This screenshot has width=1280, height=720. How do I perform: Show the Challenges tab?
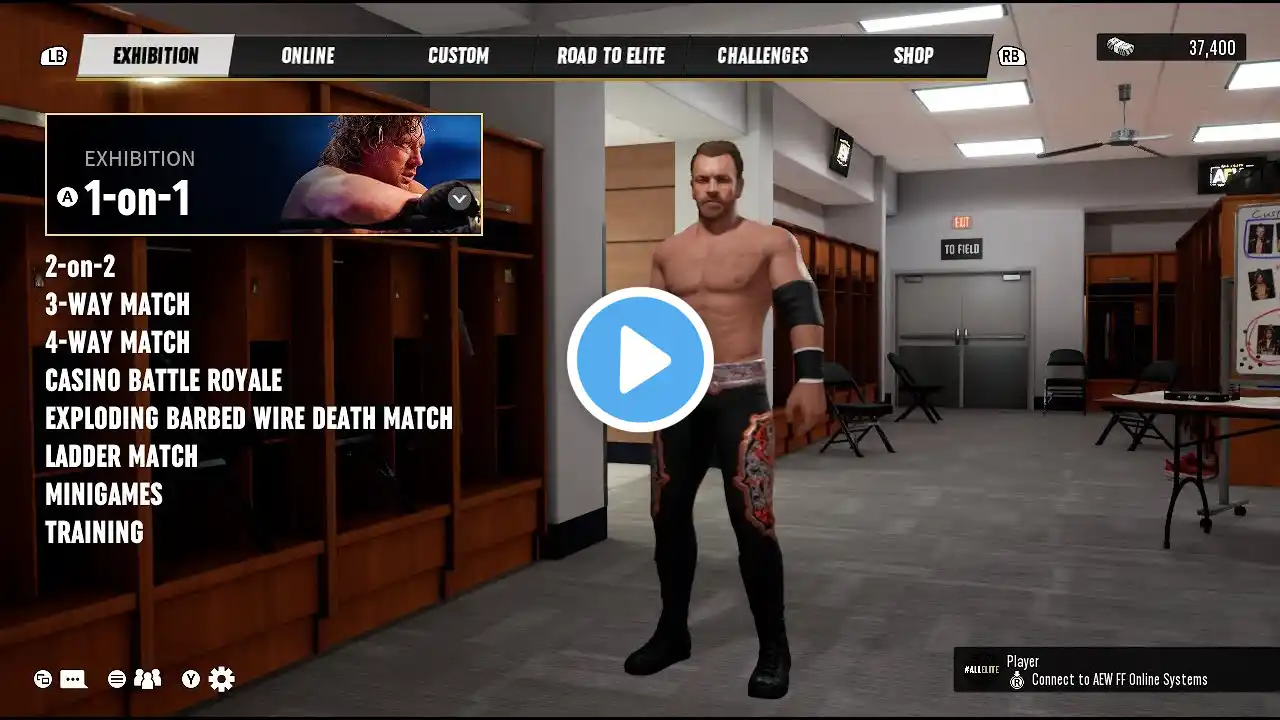tap(763, 56)
